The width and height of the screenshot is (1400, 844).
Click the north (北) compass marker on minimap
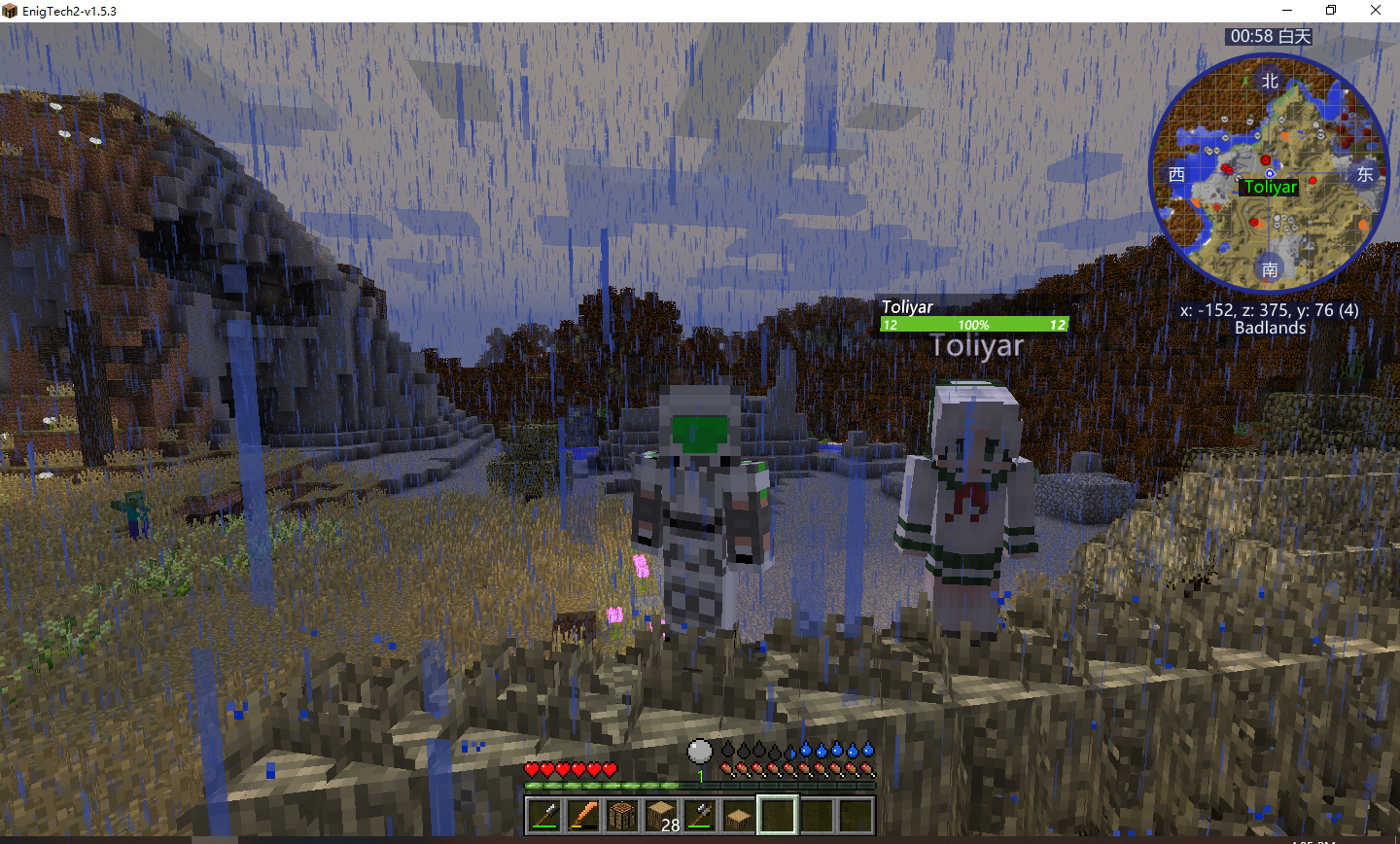1270,82
